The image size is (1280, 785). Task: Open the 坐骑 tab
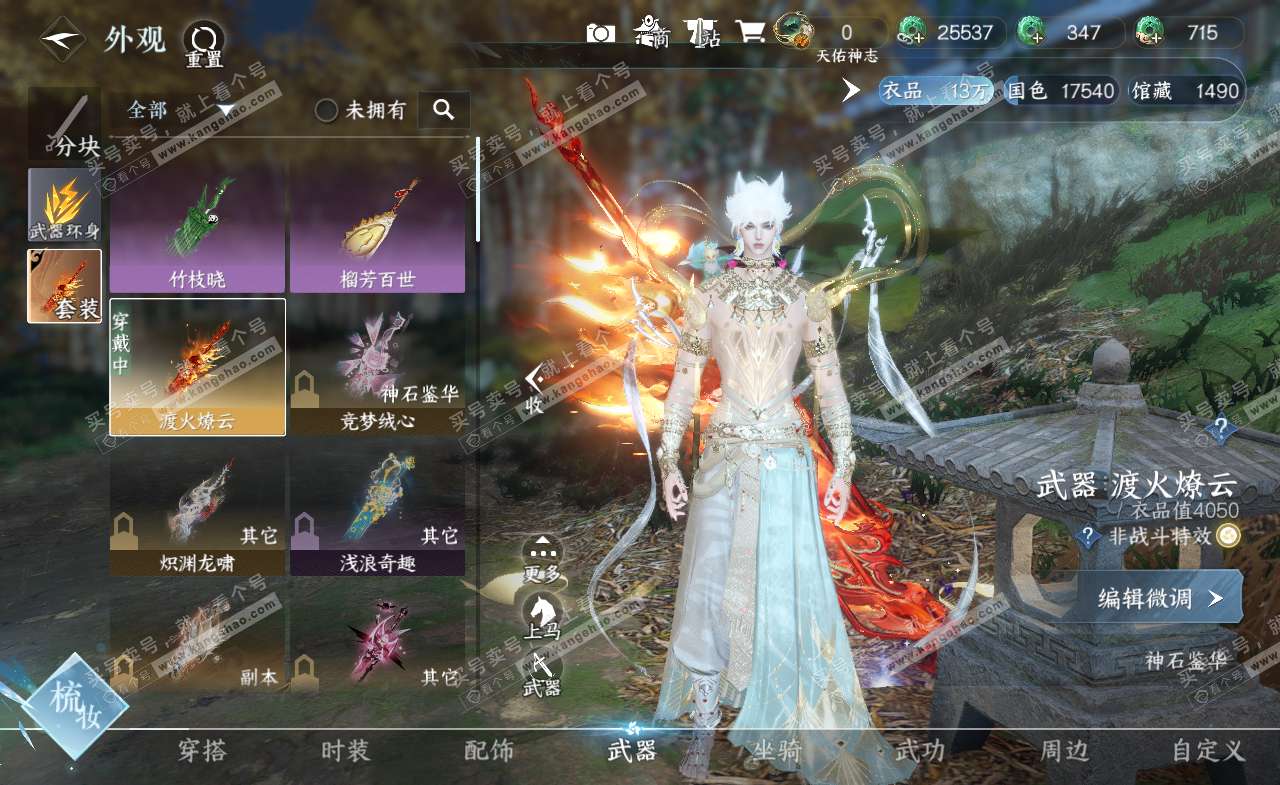point(776,751)
